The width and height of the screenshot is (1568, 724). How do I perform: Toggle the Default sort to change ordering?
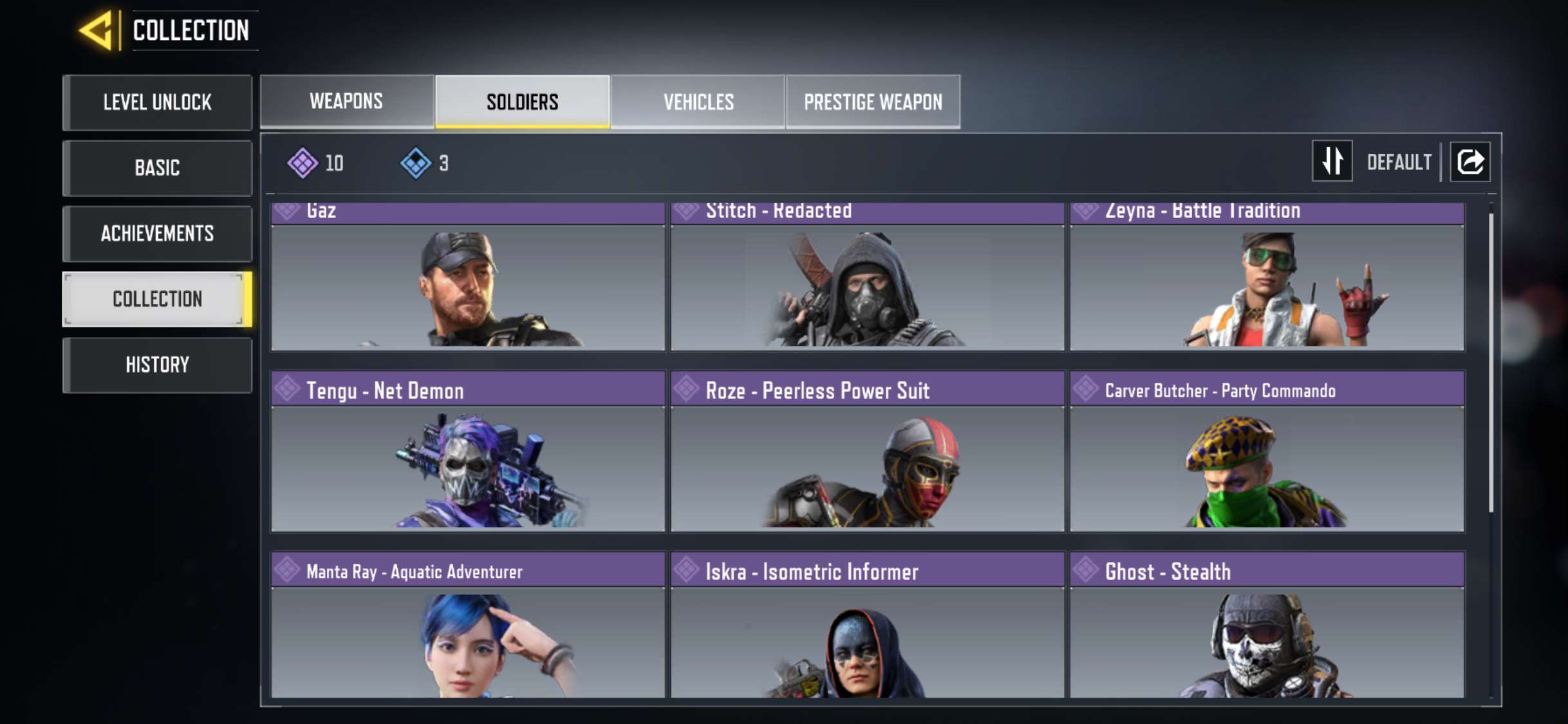click(x=1399, y=163)
